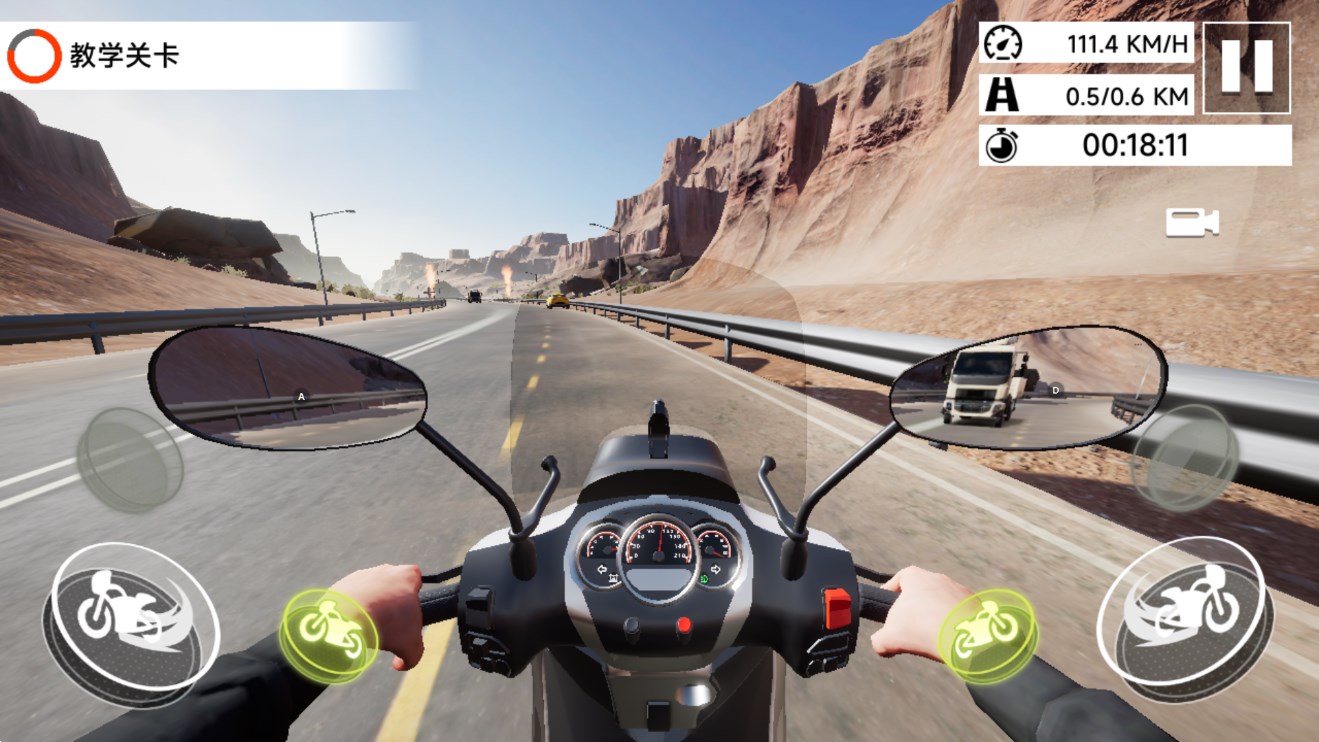Tap the translucent round button beside the right mirror
Image resolution: width=1319 pixels, height=742 pixels.
point(1186,457)
